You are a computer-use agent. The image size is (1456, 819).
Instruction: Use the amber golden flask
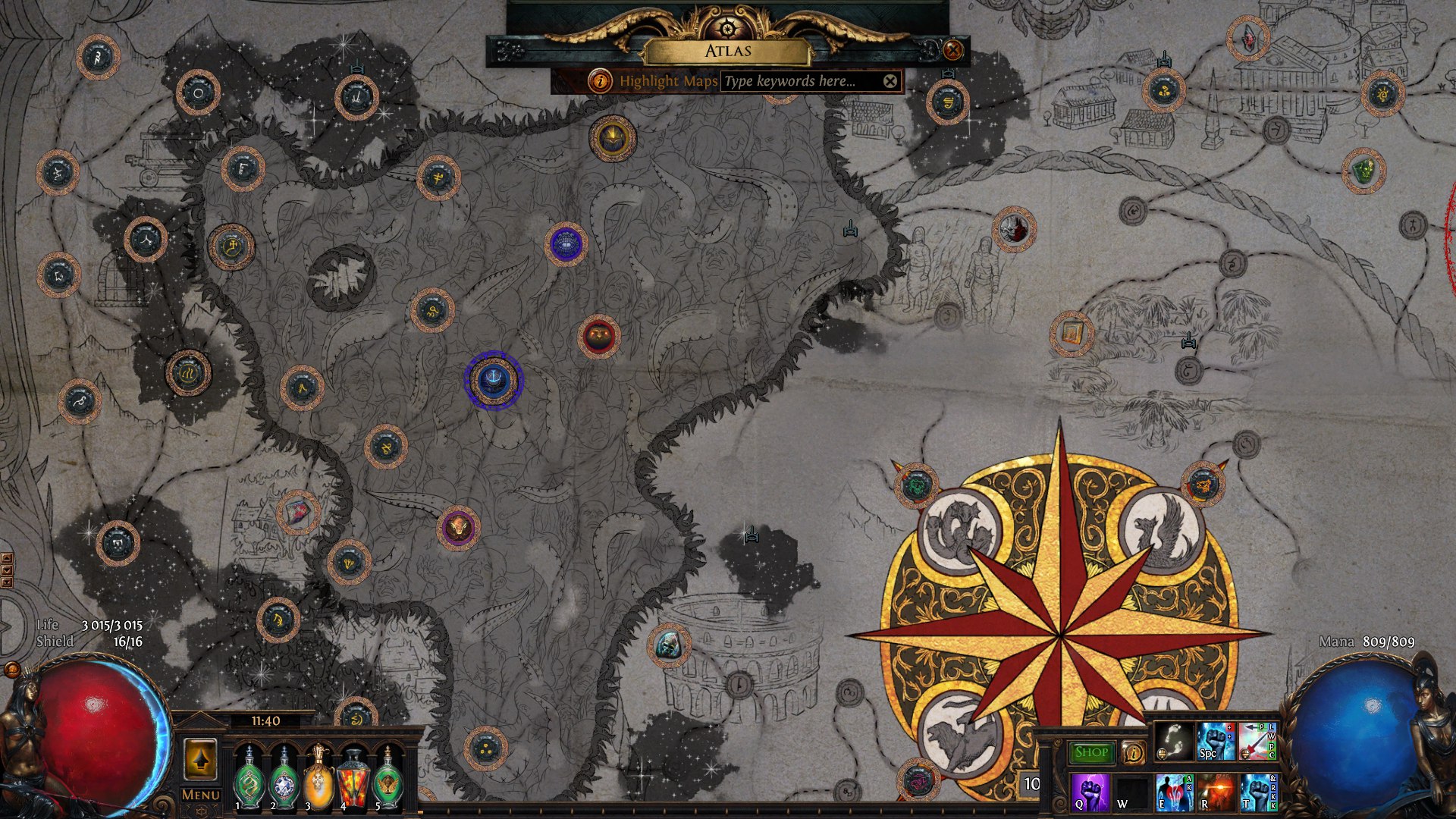click(319, 779)
